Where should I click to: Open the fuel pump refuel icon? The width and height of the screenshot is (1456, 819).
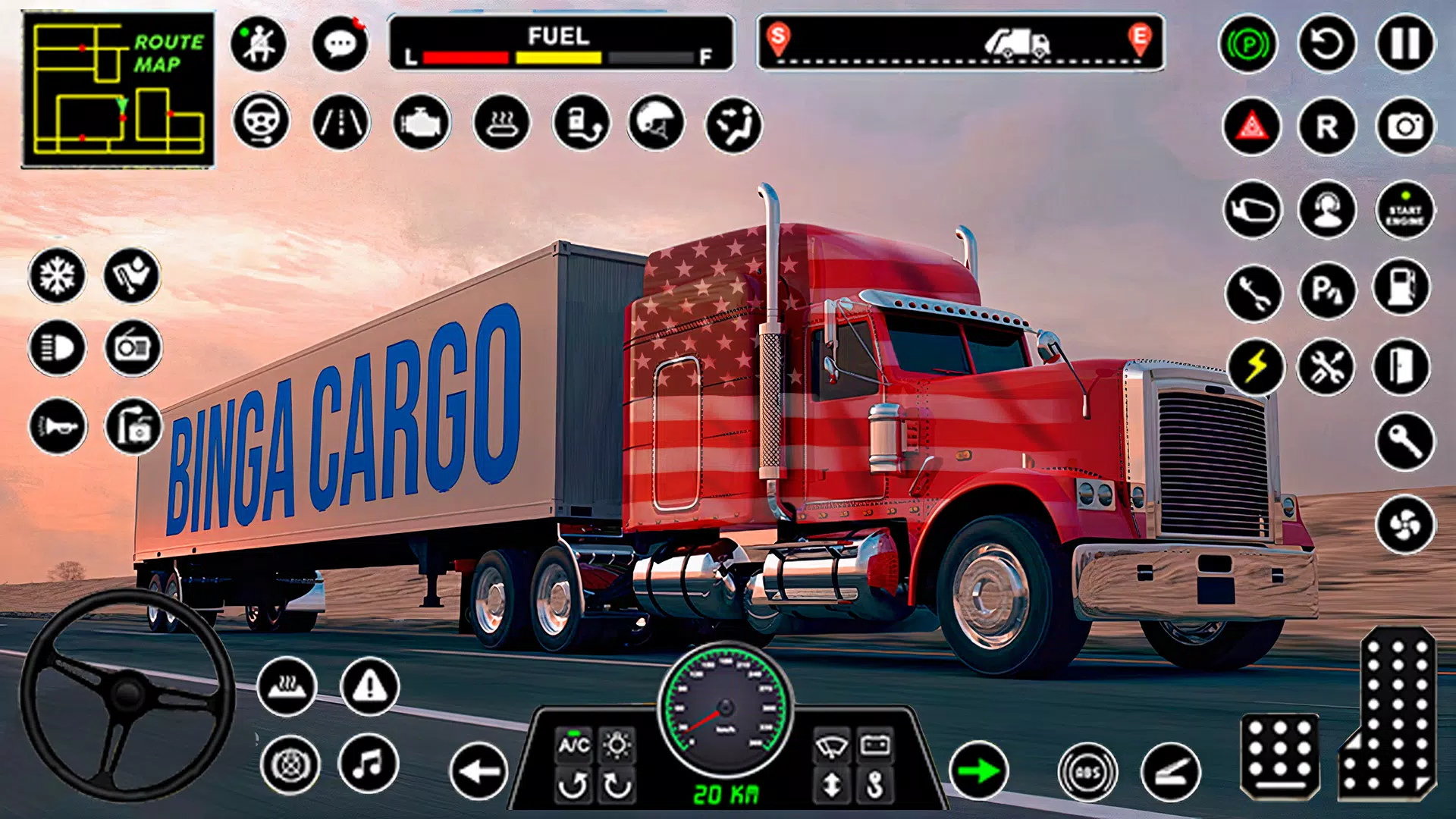tap(1402, 288)
